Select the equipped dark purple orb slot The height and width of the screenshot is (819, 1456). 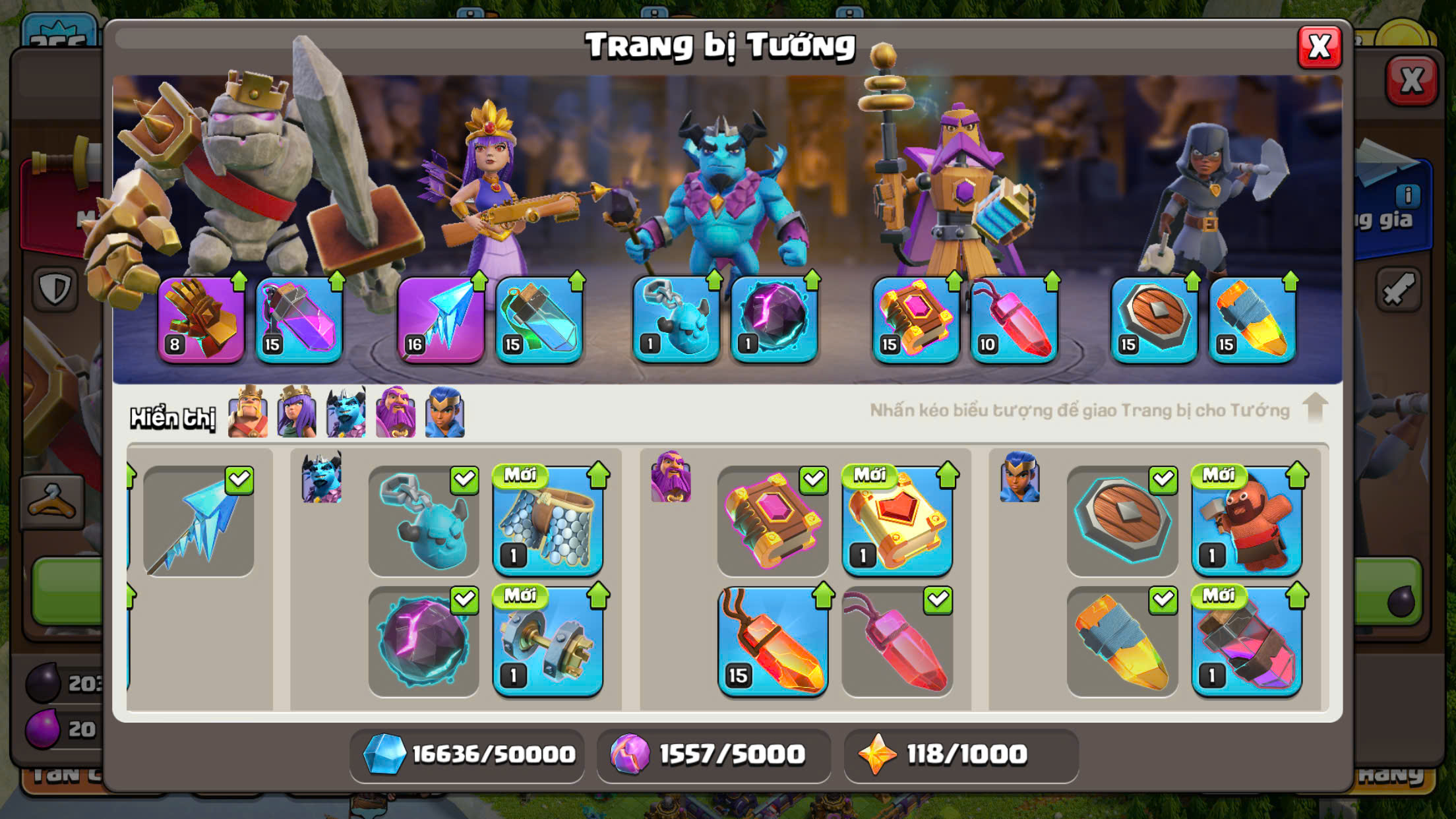774,320
